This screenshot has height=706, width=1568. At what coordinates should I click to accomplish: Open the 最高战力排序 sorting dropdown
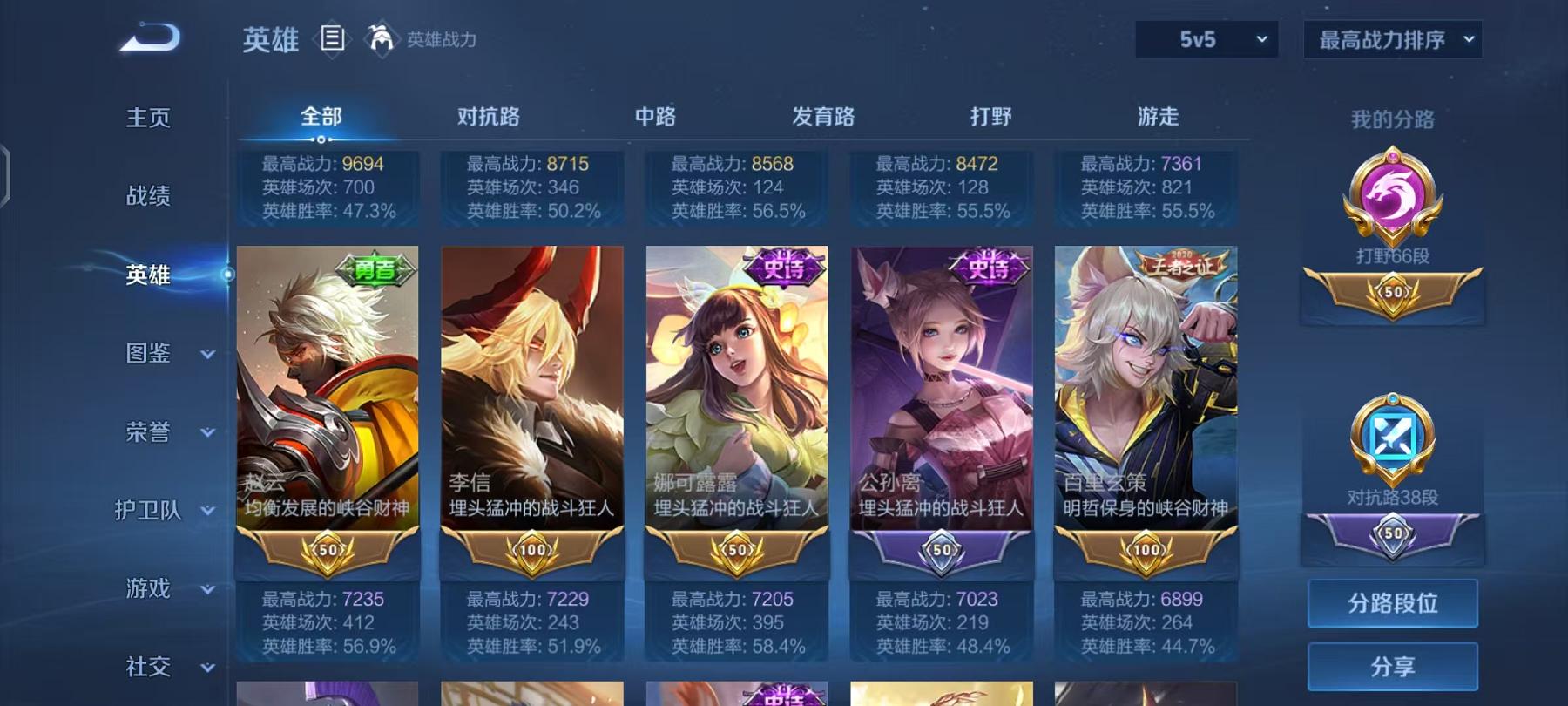tap(1391, 38)
